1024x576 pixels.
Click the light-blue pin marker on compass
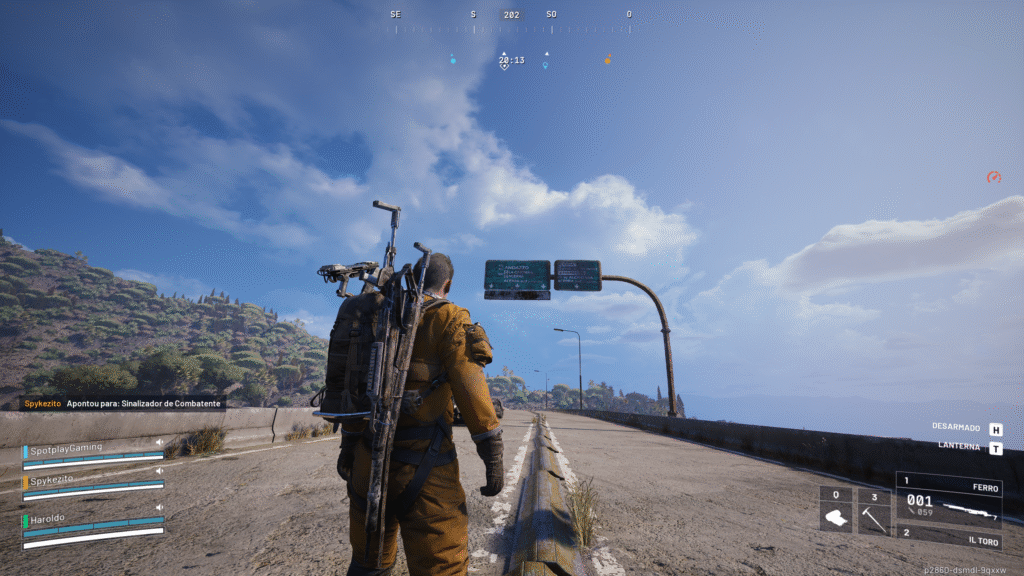[545, 66]
